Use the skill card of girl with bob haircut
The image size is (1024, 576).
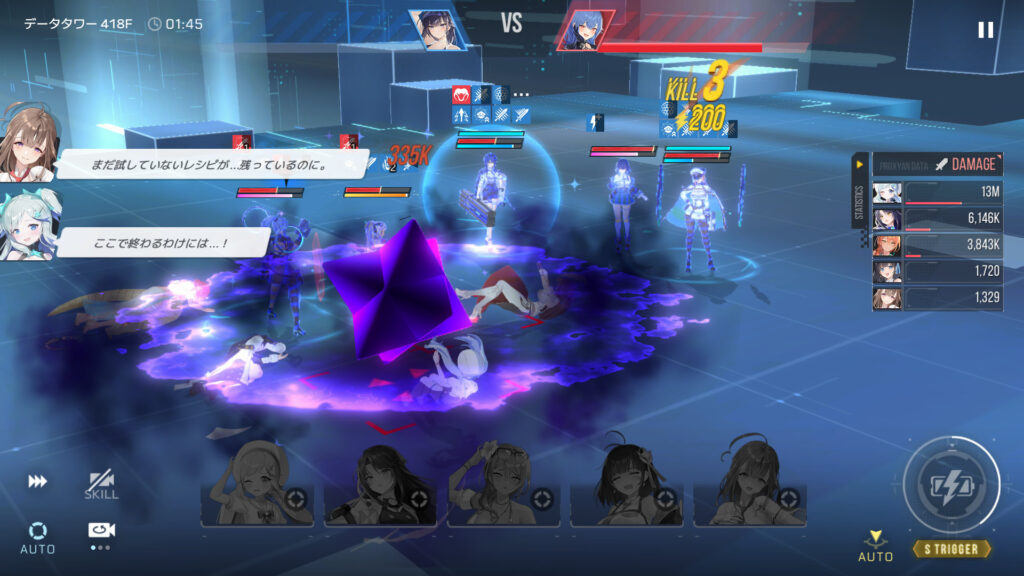click(627, 484)
